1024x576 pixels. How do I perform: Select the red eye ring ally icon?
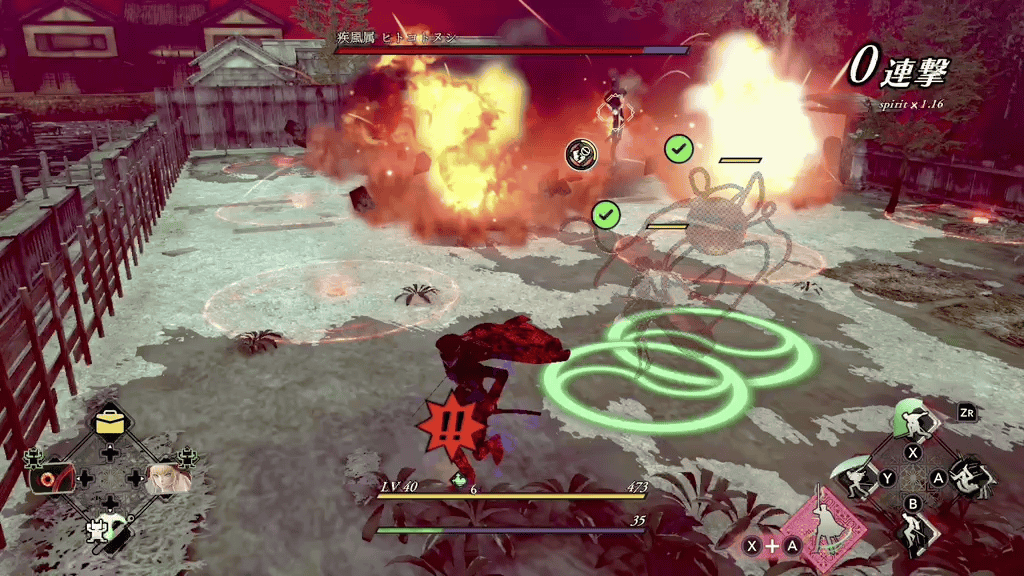click(x=51, y=478)
